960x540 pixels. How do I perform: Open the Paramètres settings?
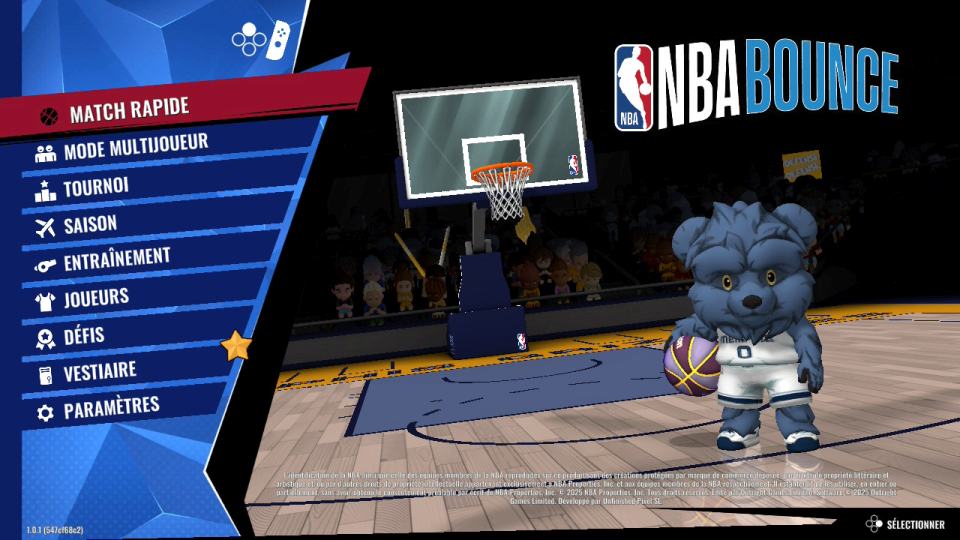tap(111, 408)
